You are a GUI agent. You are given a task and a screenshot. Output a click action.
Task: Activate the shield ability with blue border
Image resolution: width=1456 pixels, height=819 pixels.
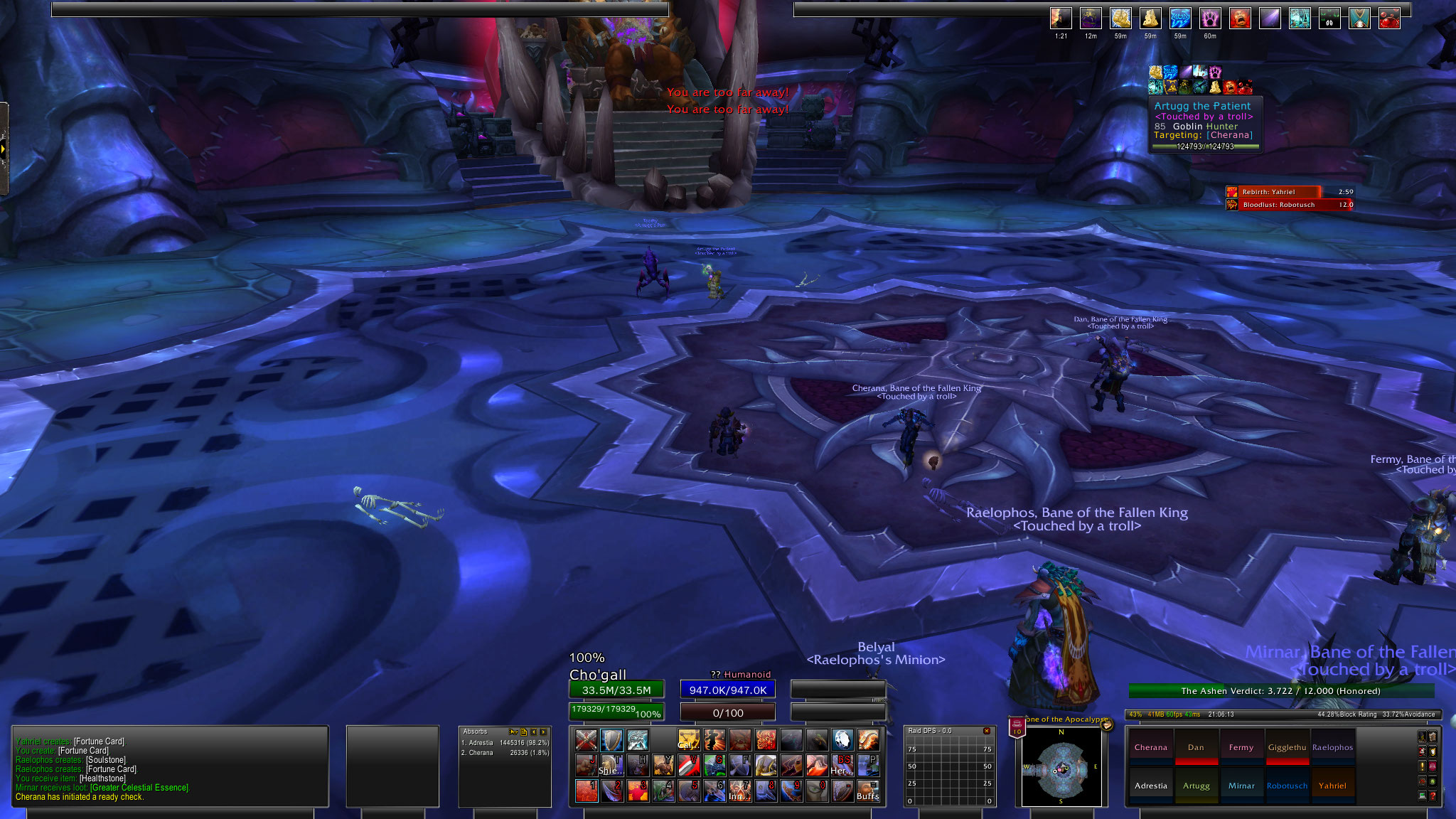pyautogui.click(x=611, y=740)
